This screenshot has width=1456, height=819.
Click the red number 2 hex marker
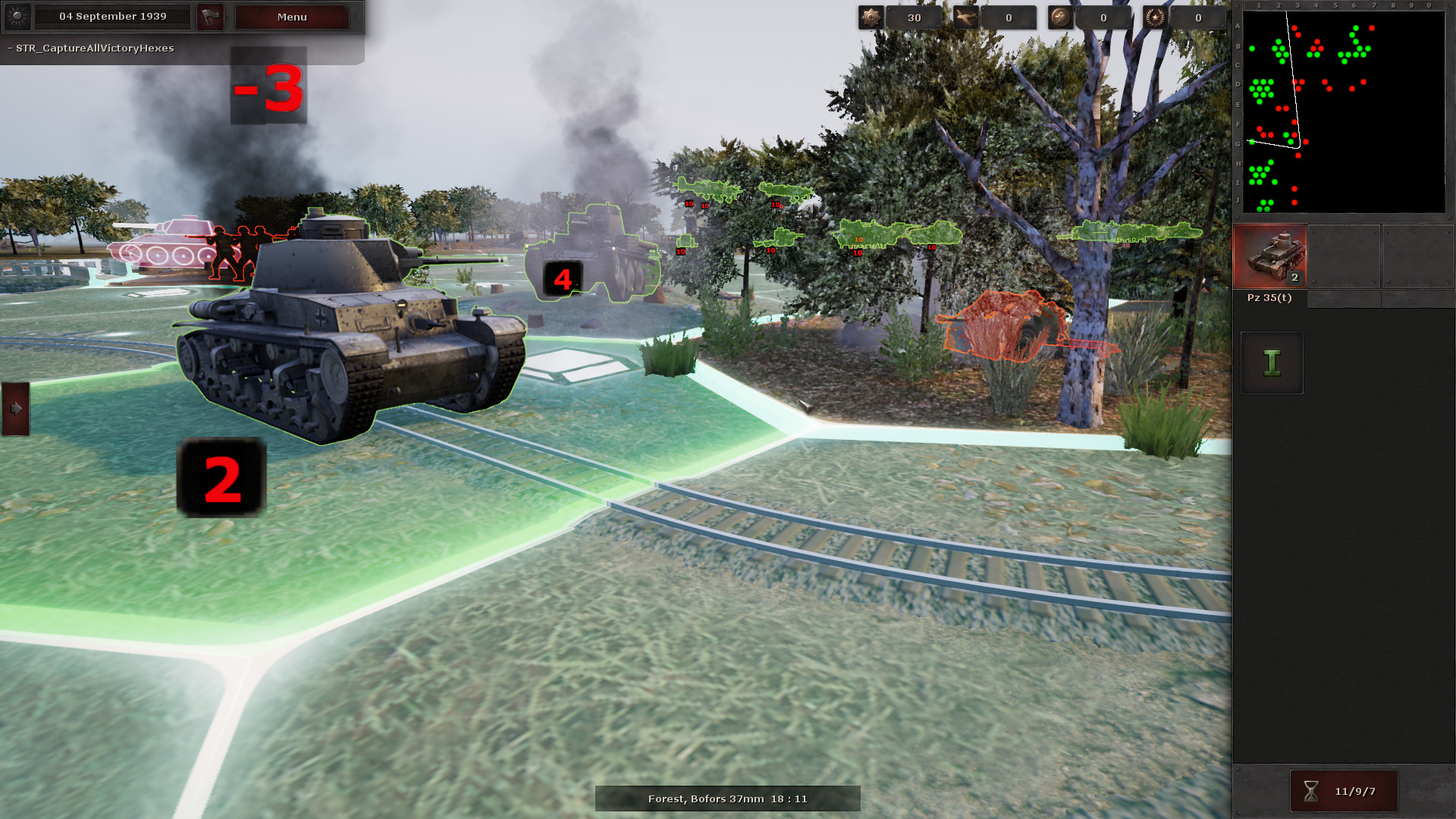tap(221, 478)
